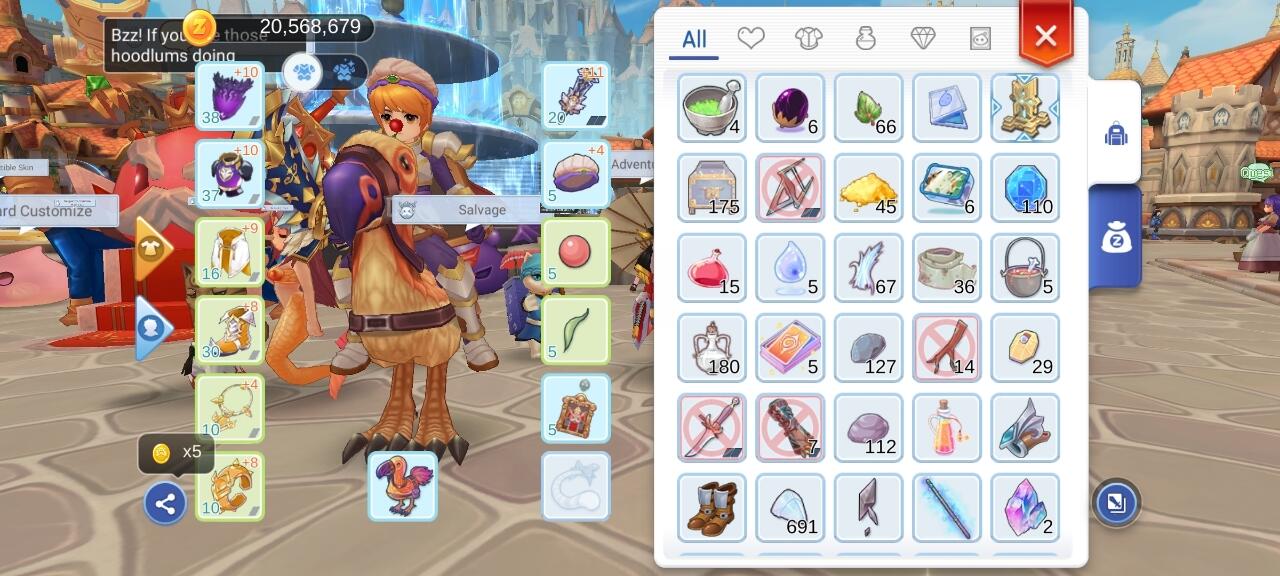Select the equipped white and gold cloak slot
1280x576 pixels.
(x=230, y=252)
